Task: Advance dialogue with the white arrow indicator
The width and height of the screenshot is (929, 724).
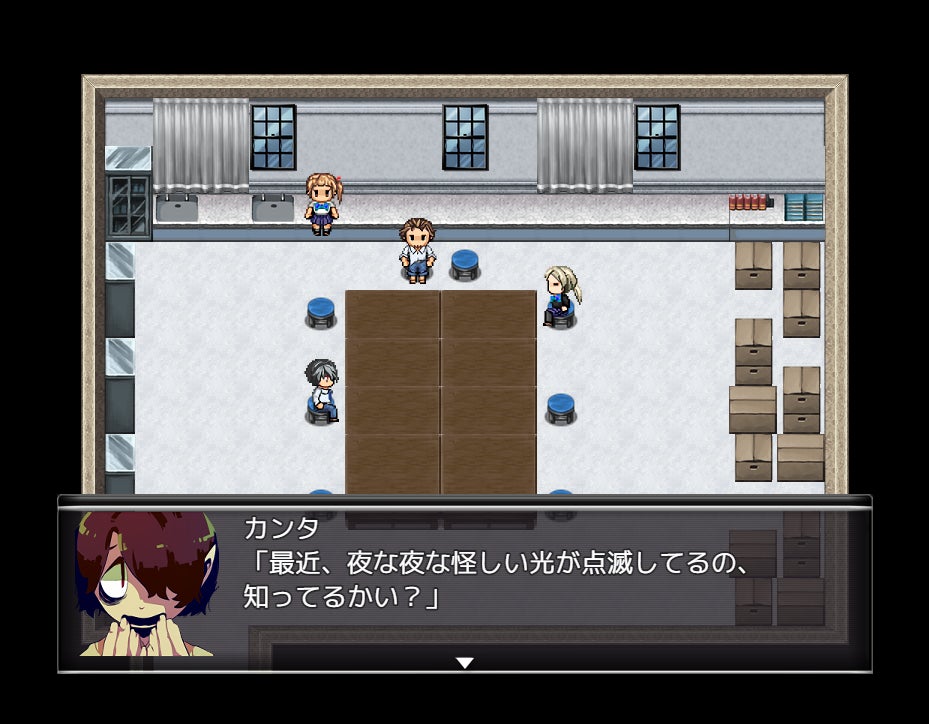Action: (x=464, y=662)
